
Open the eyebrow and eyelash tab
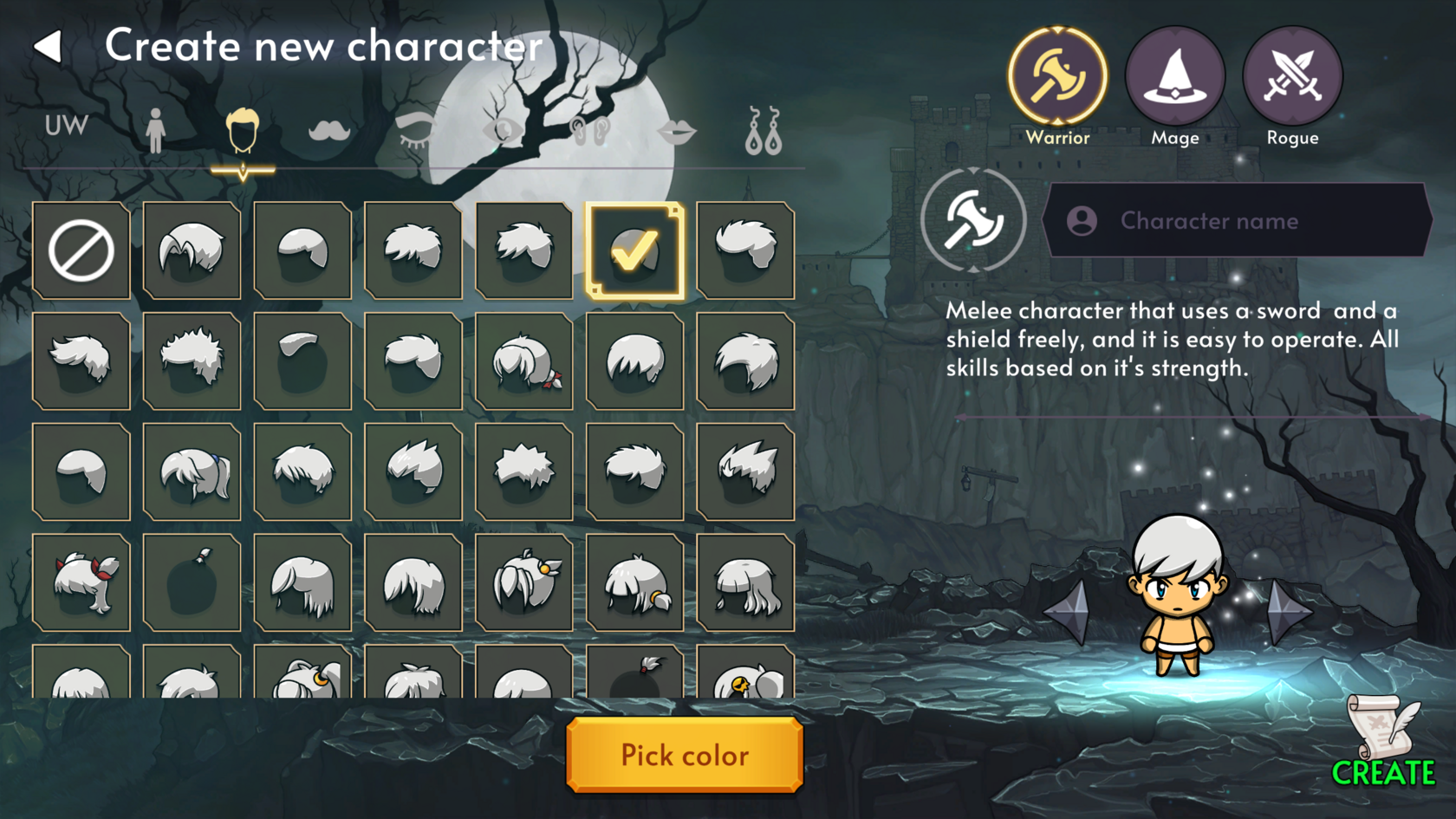pos(416,131)
